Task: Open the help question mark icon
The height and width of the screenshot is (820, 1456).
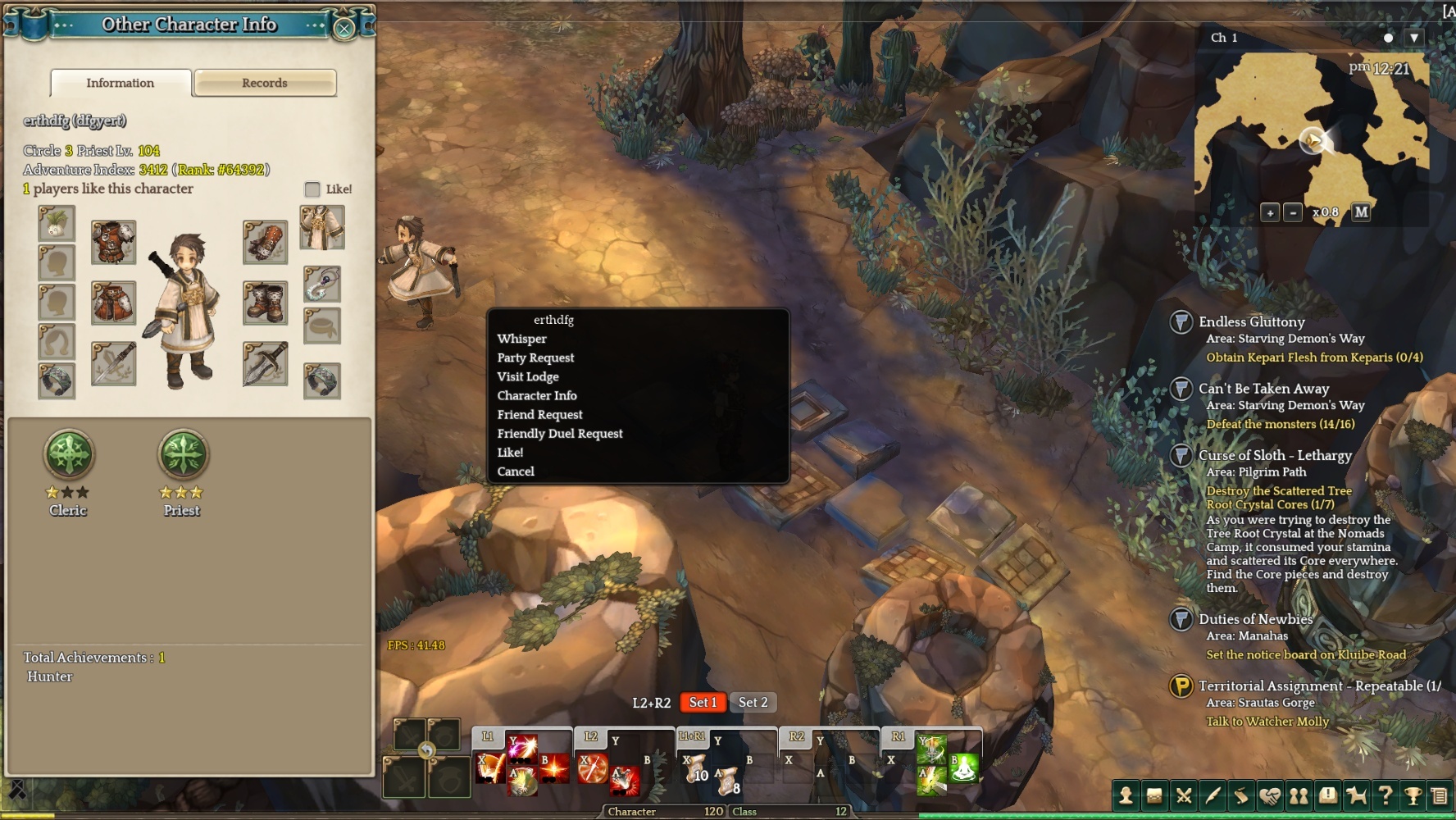Action: pyautogui.click(x=1385, y=795)
